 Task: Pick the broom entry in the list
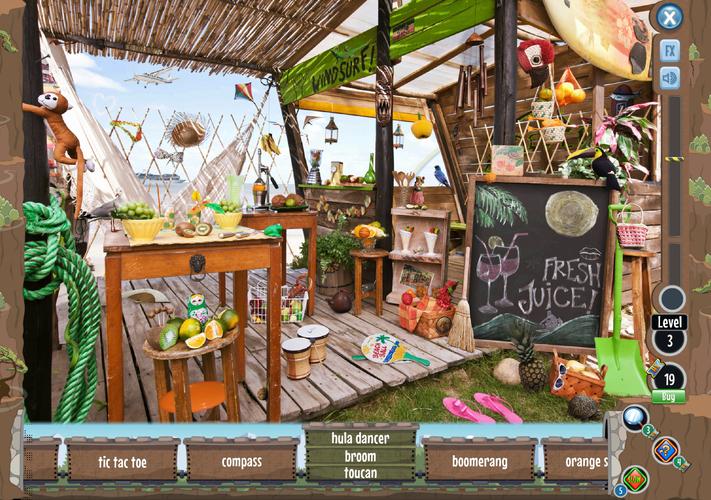[x=360, y=456]
